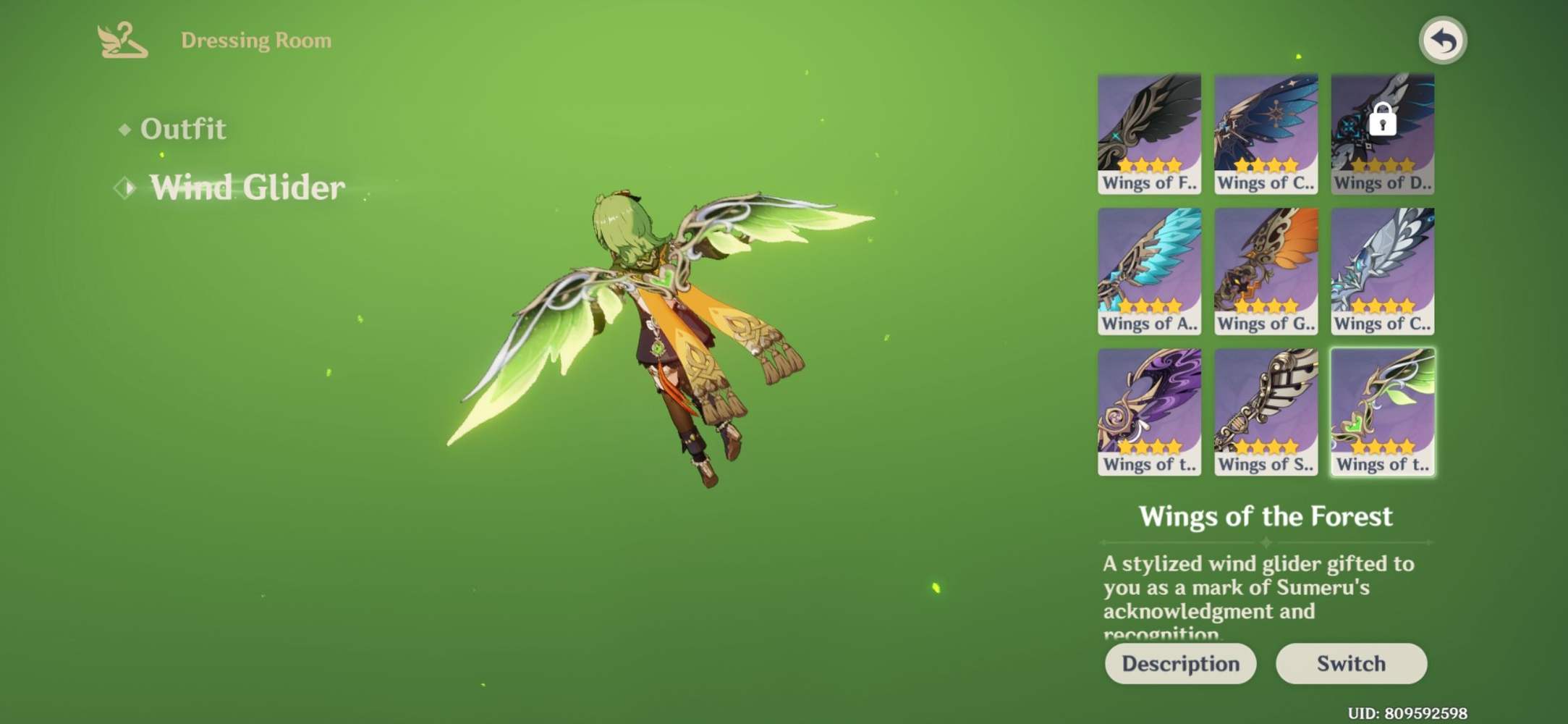1568x724 pixels.
Task: Pick the cyan Wings of Azure glider
Action: [x=1149, y=268]
